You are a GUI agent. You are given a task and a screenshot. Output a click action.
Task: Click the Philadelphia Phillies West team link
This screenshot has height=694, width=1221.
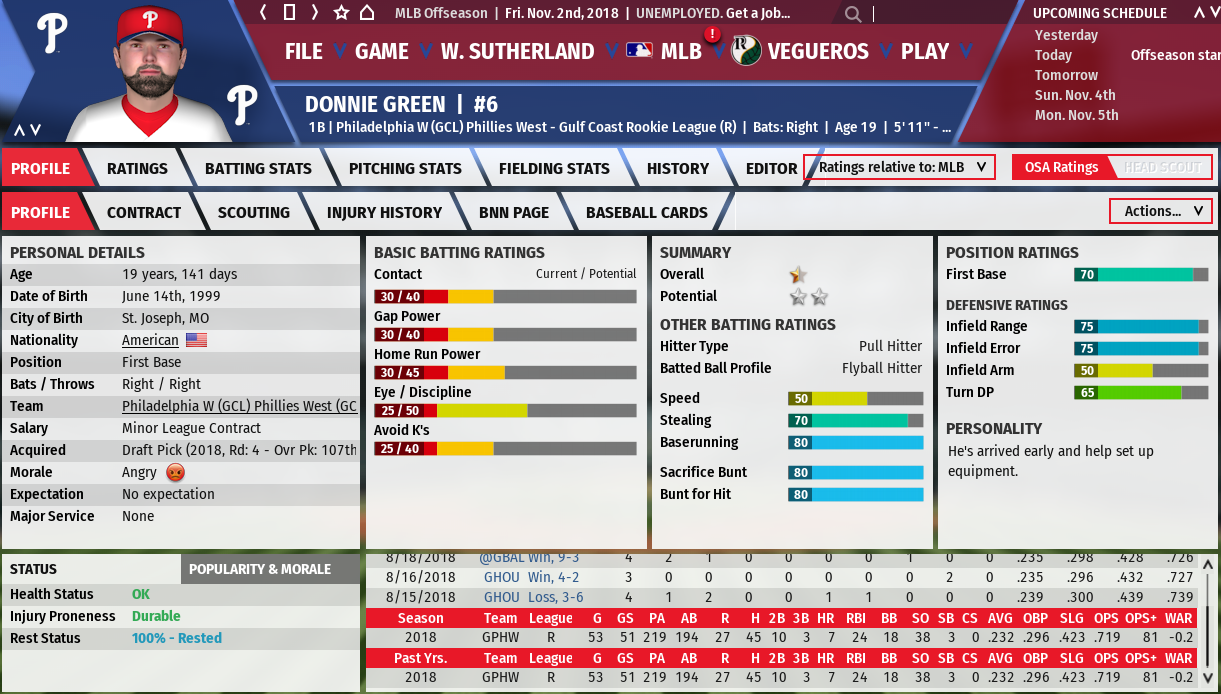coord(239,407)
